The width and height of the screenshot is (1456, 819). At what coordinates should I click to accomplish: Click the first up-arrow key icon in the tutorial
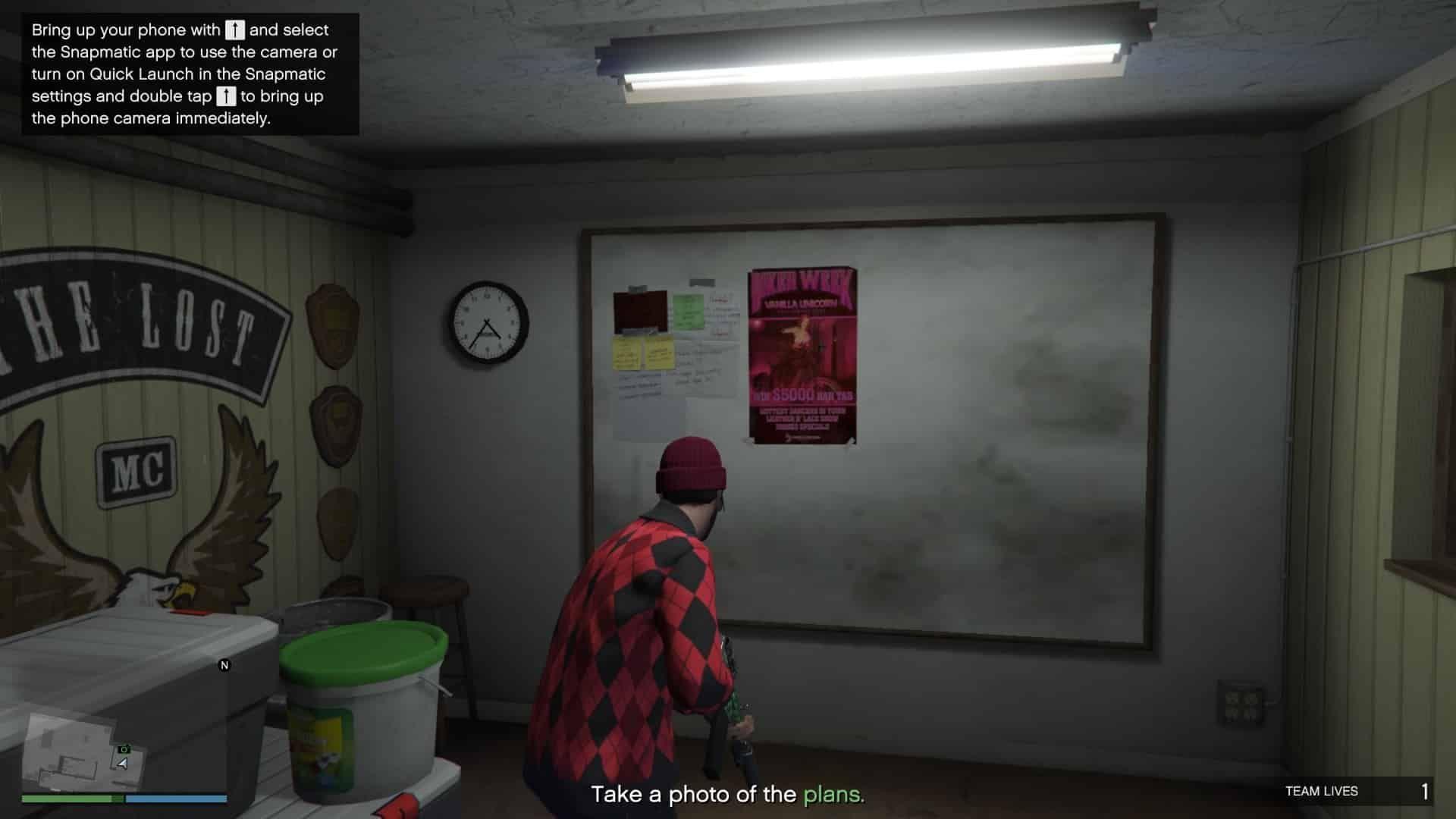coord(234,30)
